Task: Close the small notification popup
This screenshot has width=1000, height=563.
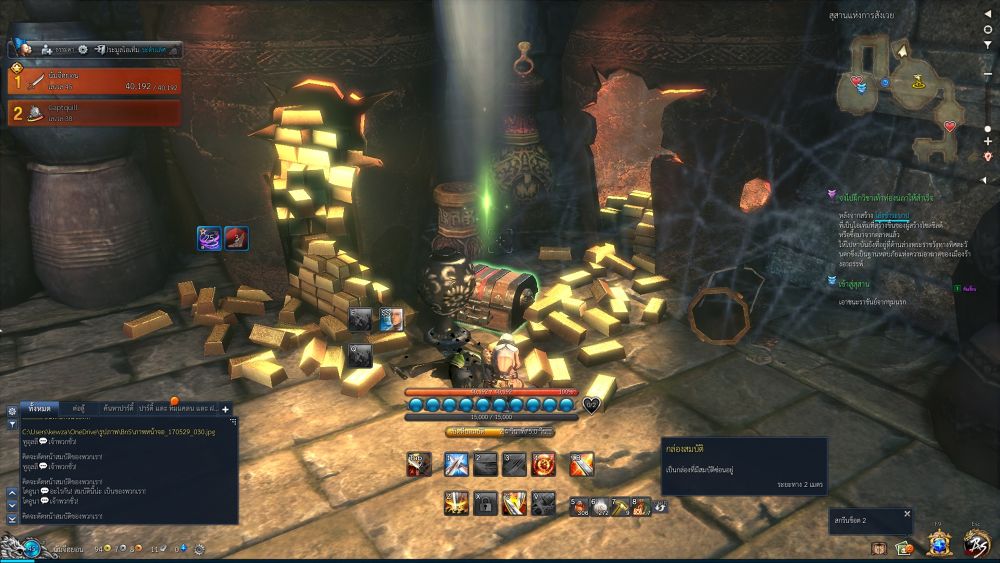Action: pyautogui.click(x=907, y=514)
